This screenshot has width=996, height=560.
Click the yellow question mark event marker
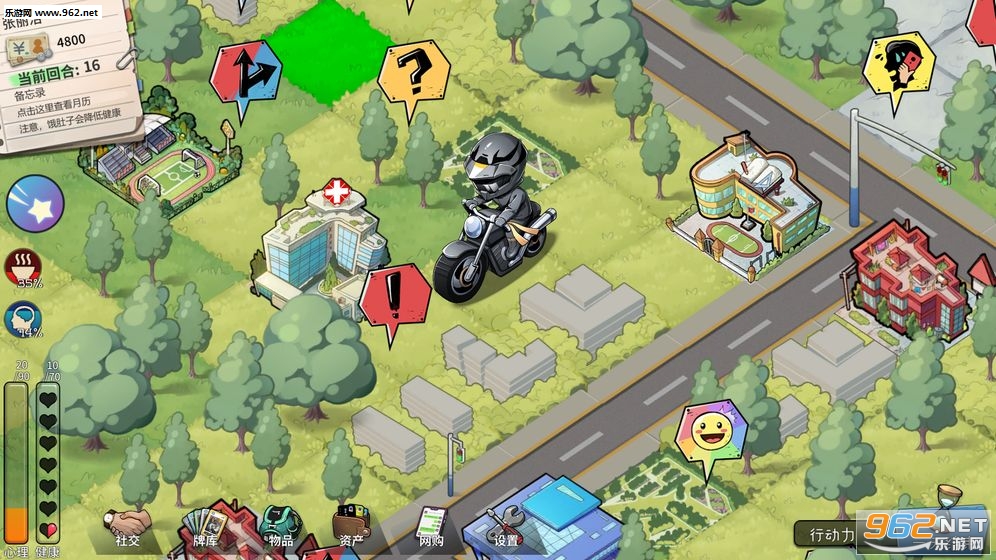coord(413,71)
